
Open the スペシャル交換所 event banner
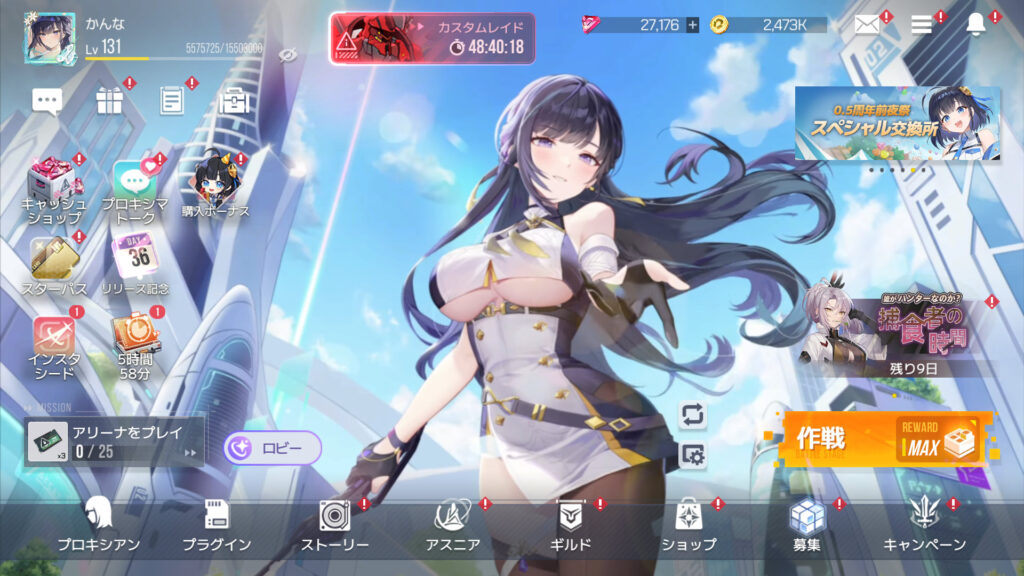897,124
